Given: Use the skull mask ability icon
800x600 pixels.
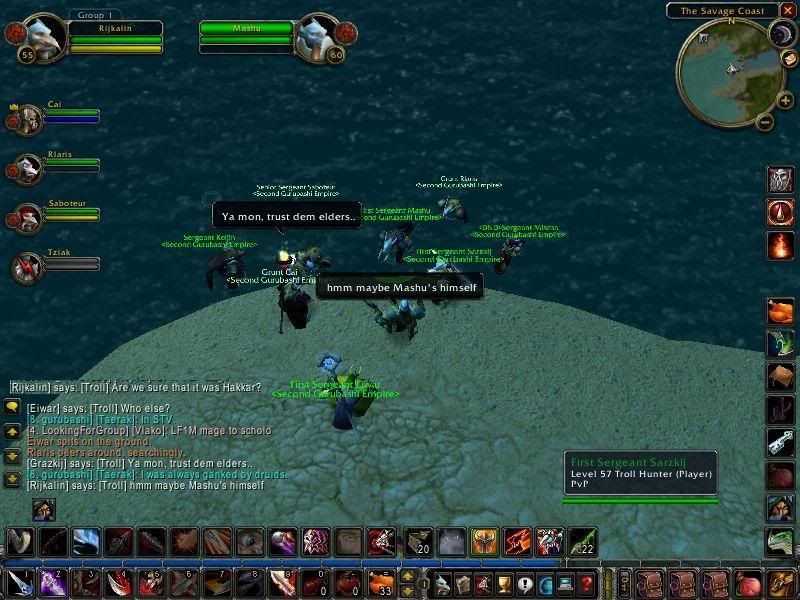Looking at the screenshot, I should click(x=781, y=180).
